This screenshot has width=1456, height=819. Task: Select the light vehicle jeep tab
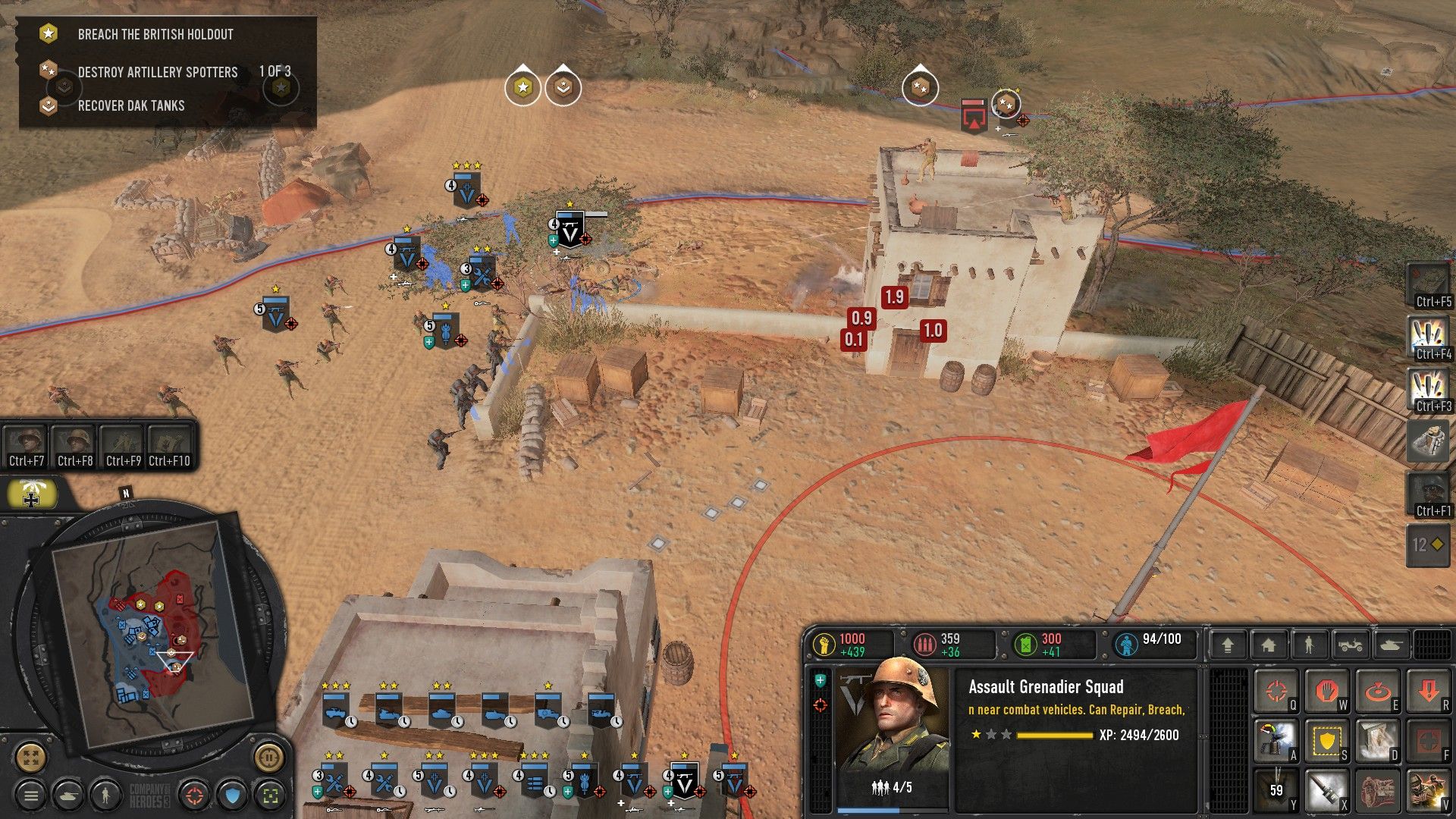[1350, 645]
